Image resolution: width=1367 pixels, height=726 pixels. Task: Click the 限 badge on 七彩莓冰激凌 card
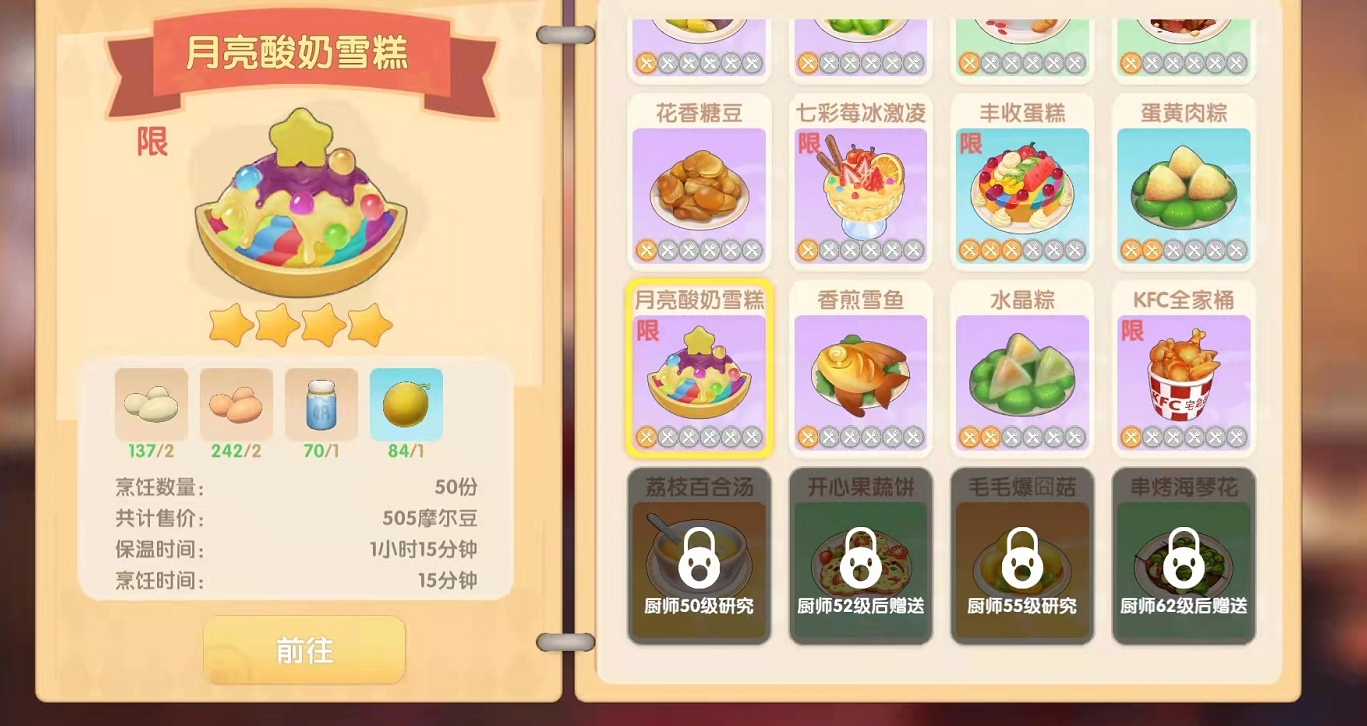810,146
